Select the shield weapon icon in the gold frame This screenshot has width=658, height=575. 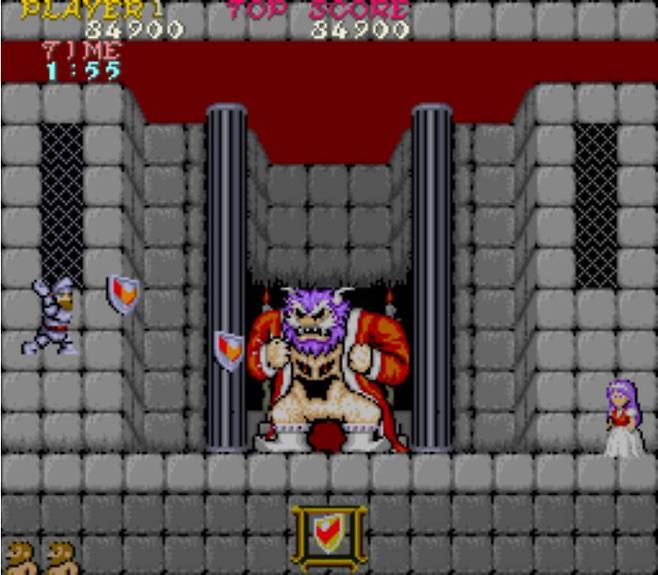[x=328, y=537]
